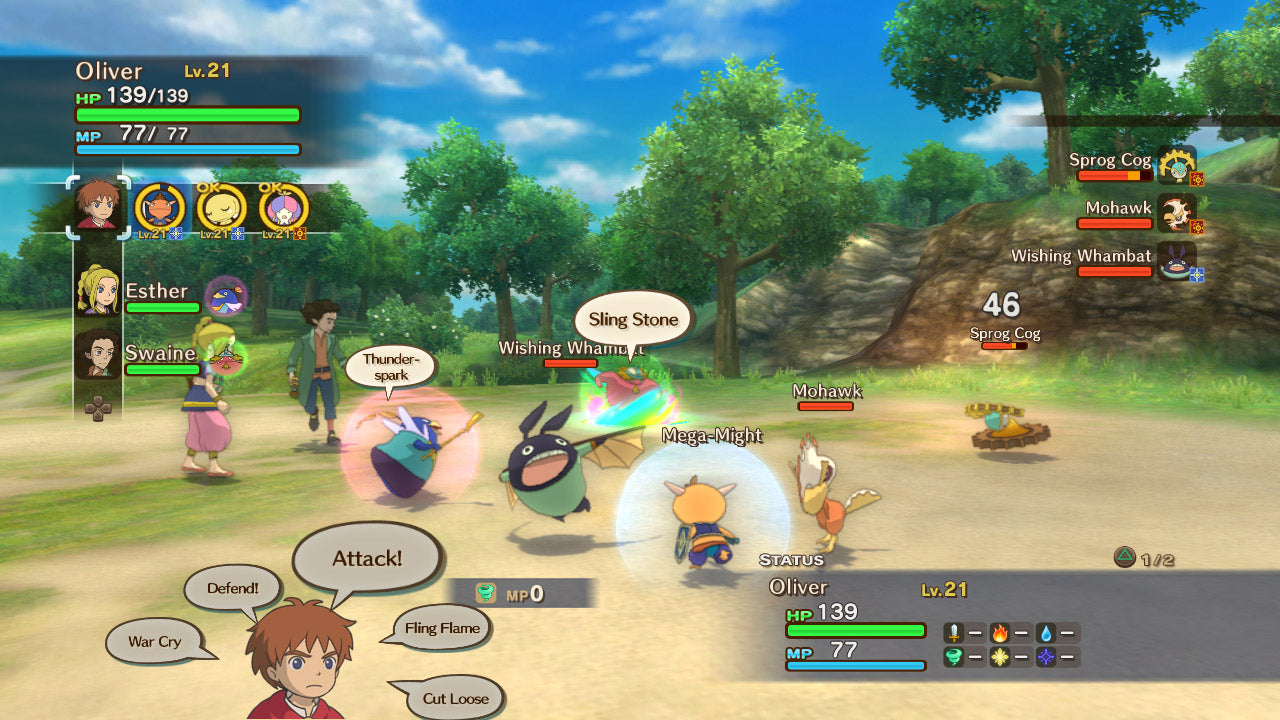Click the fire element icon in Oliver's status panel

click(x=1000, y=632)
